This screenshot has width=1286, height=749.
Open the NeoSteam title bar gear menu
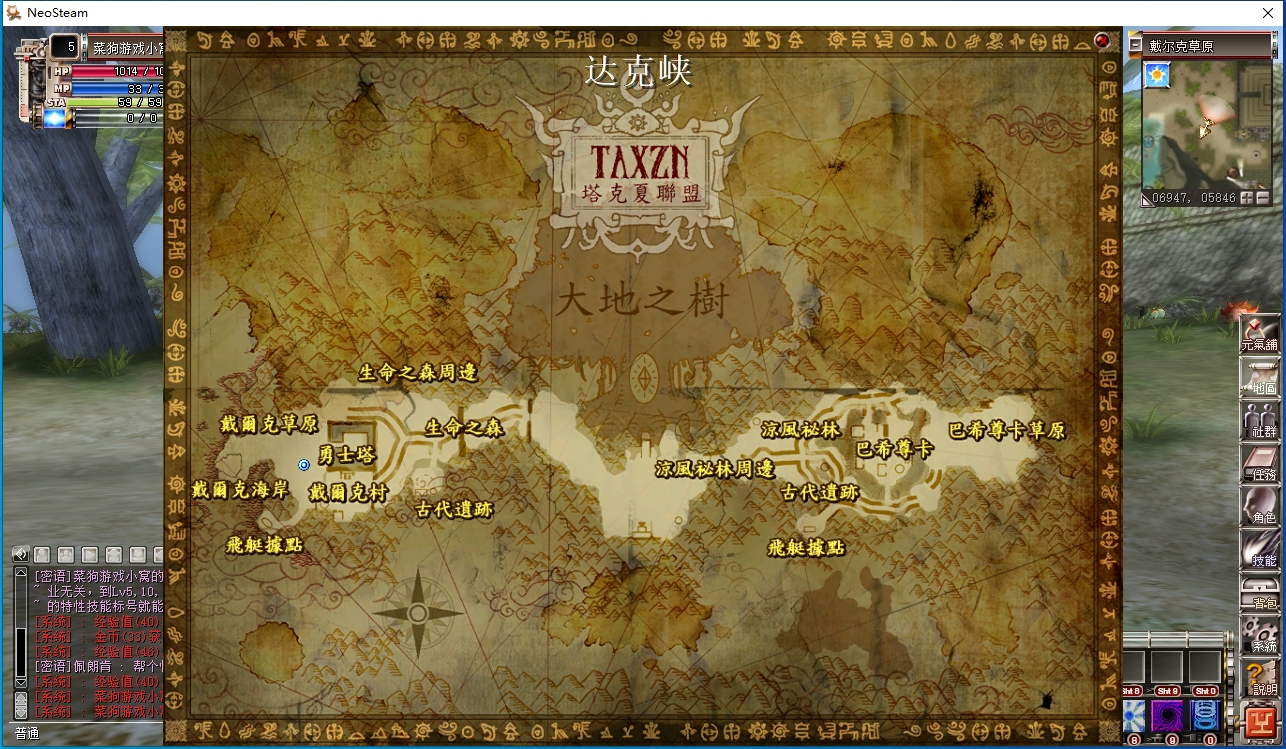point(11,13)
